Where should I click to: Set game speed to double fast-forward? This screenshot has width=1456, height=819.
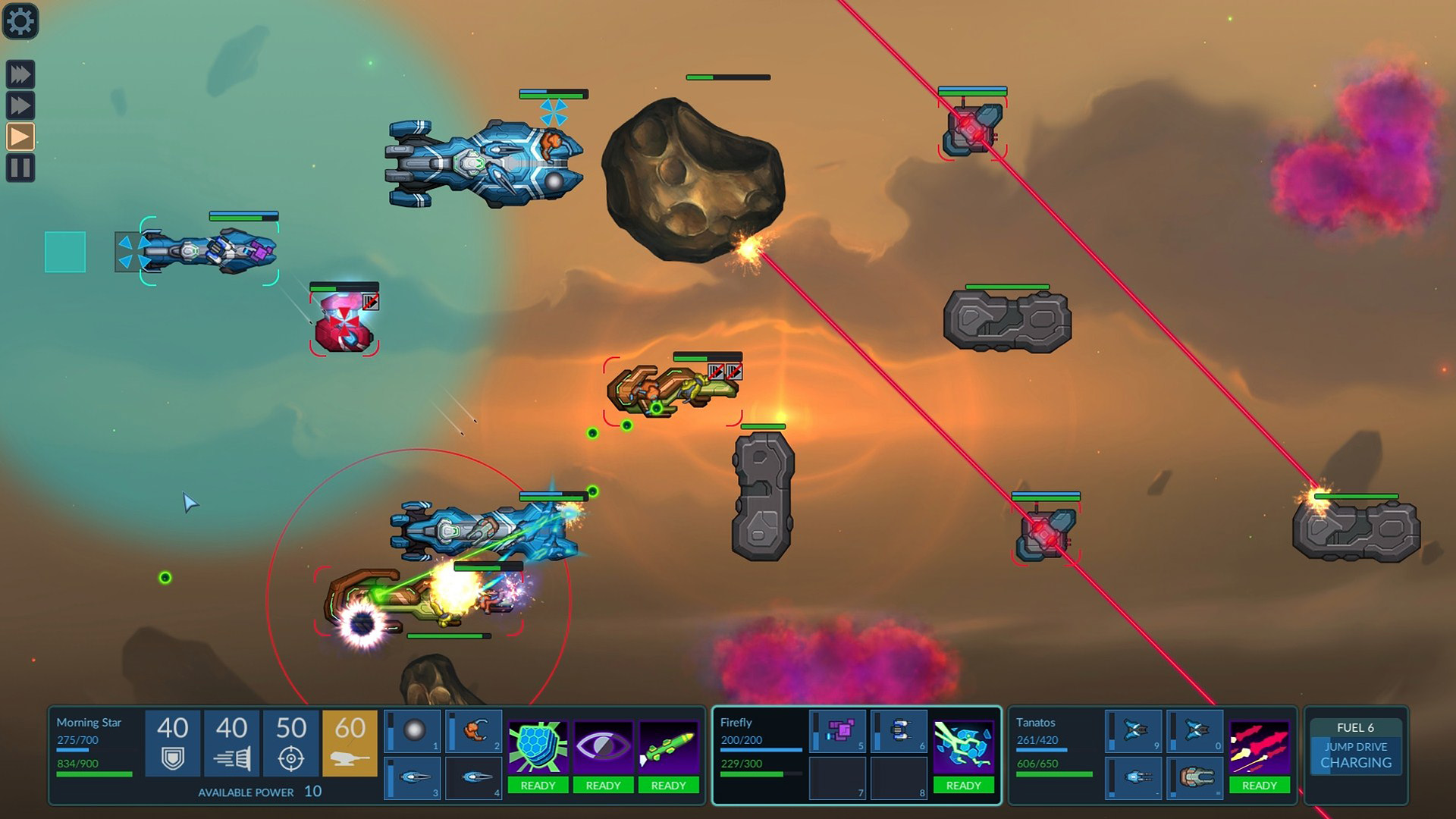click(x=20, y=105)
